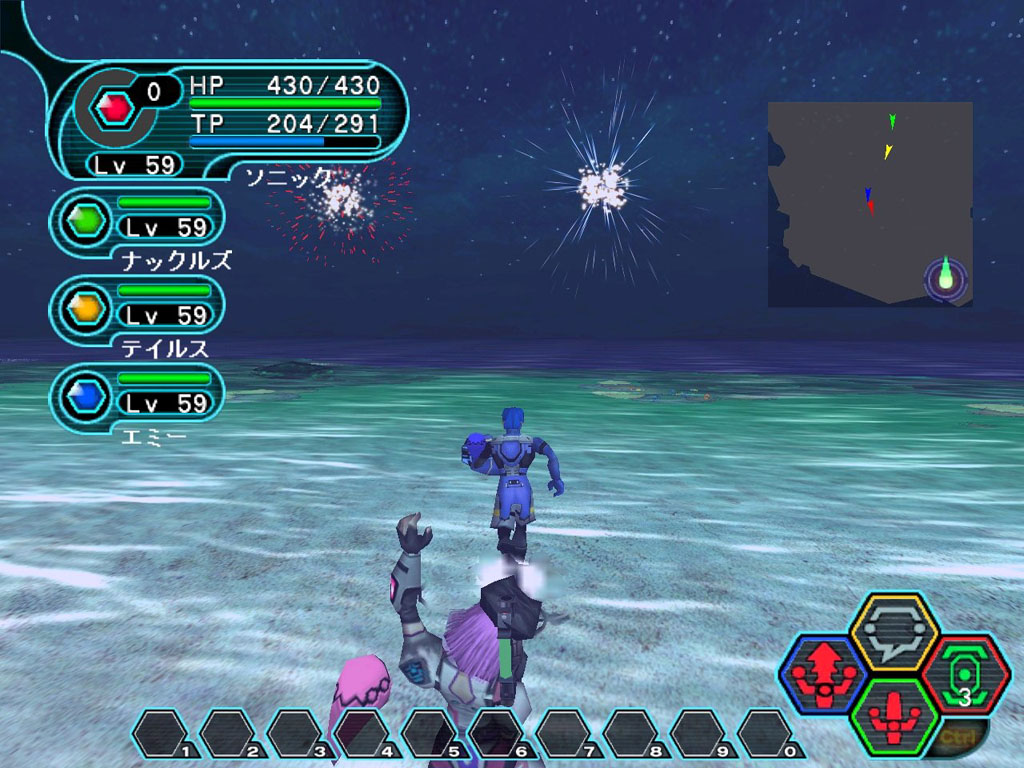Image resolution: width=1024 pixels, height=768 pixels.
Task: Choose party member テイルス's status panel
Action: (138, 307)
